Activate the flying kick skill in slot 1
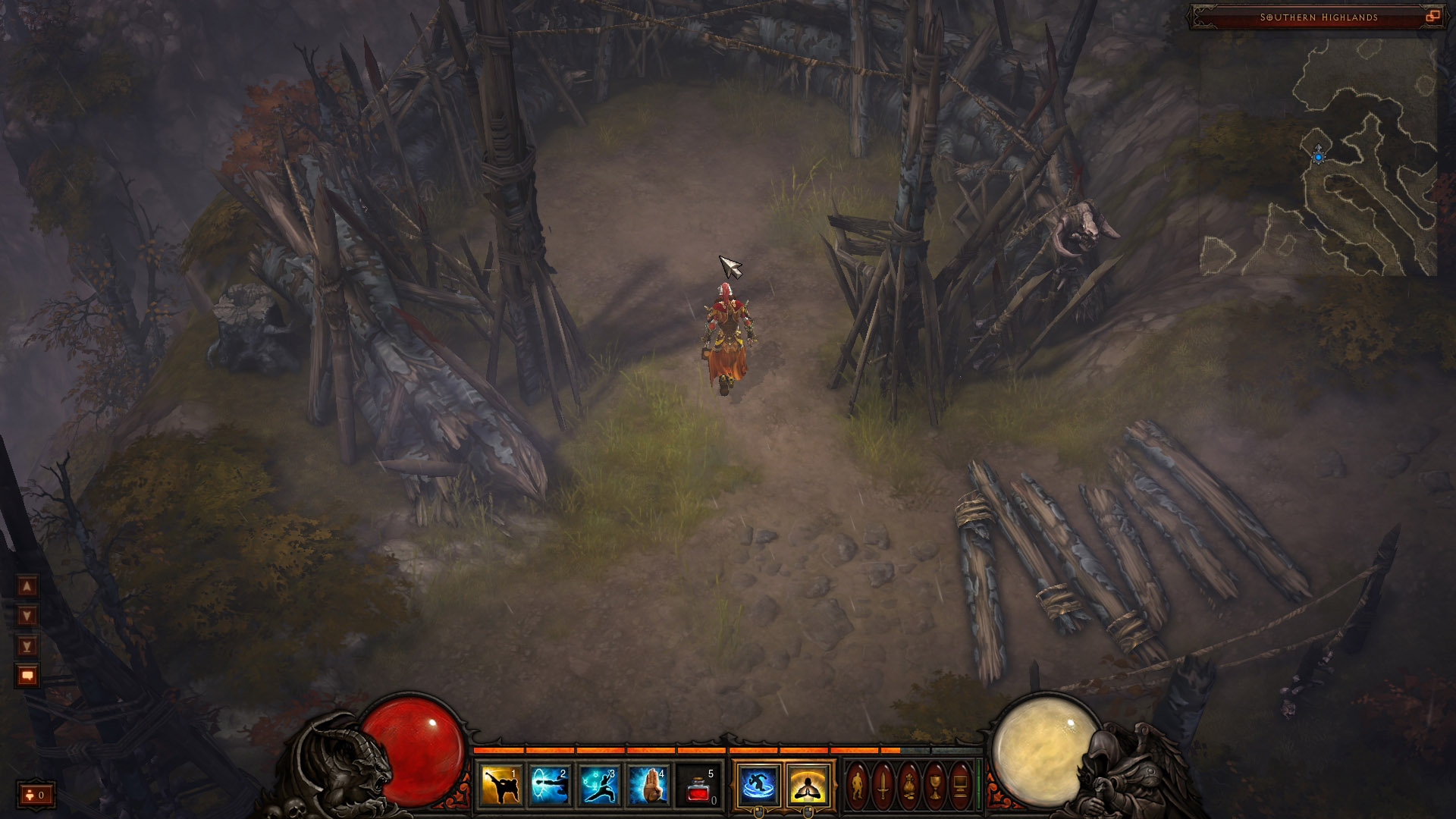 [x=500, y=785]
